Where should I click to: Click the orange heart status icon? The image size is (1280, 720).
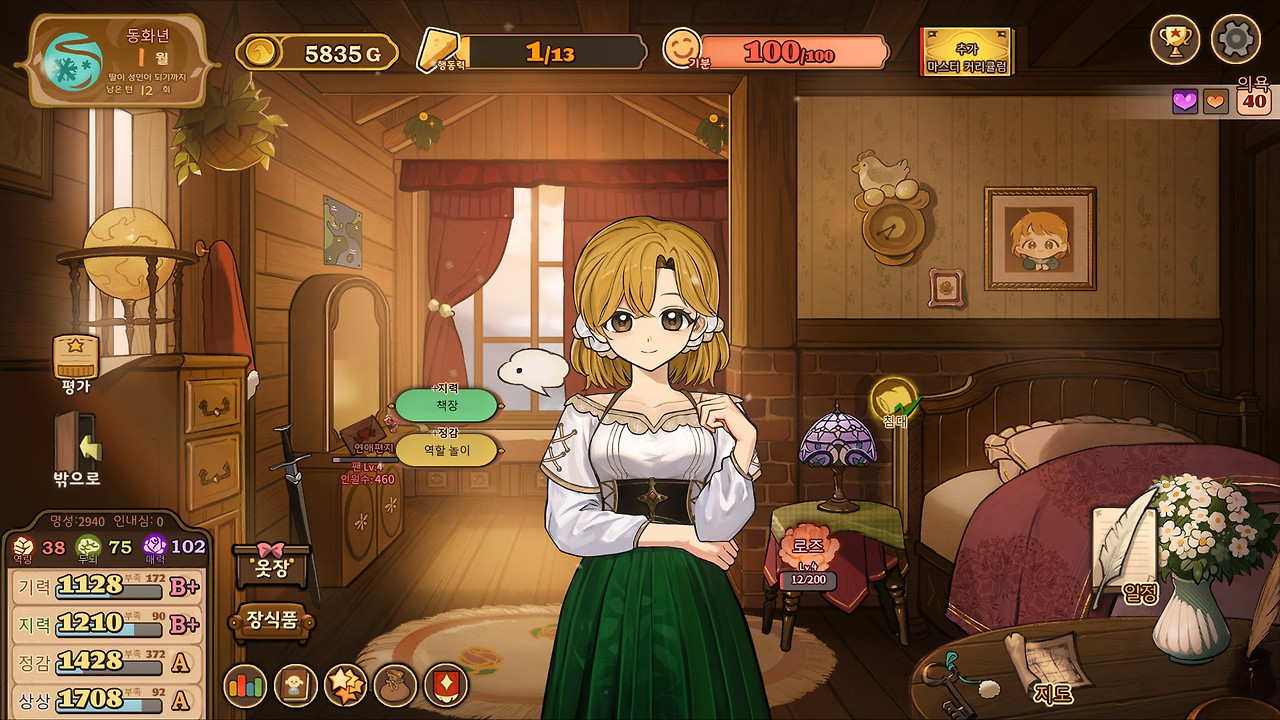(x=1215, y=101)
